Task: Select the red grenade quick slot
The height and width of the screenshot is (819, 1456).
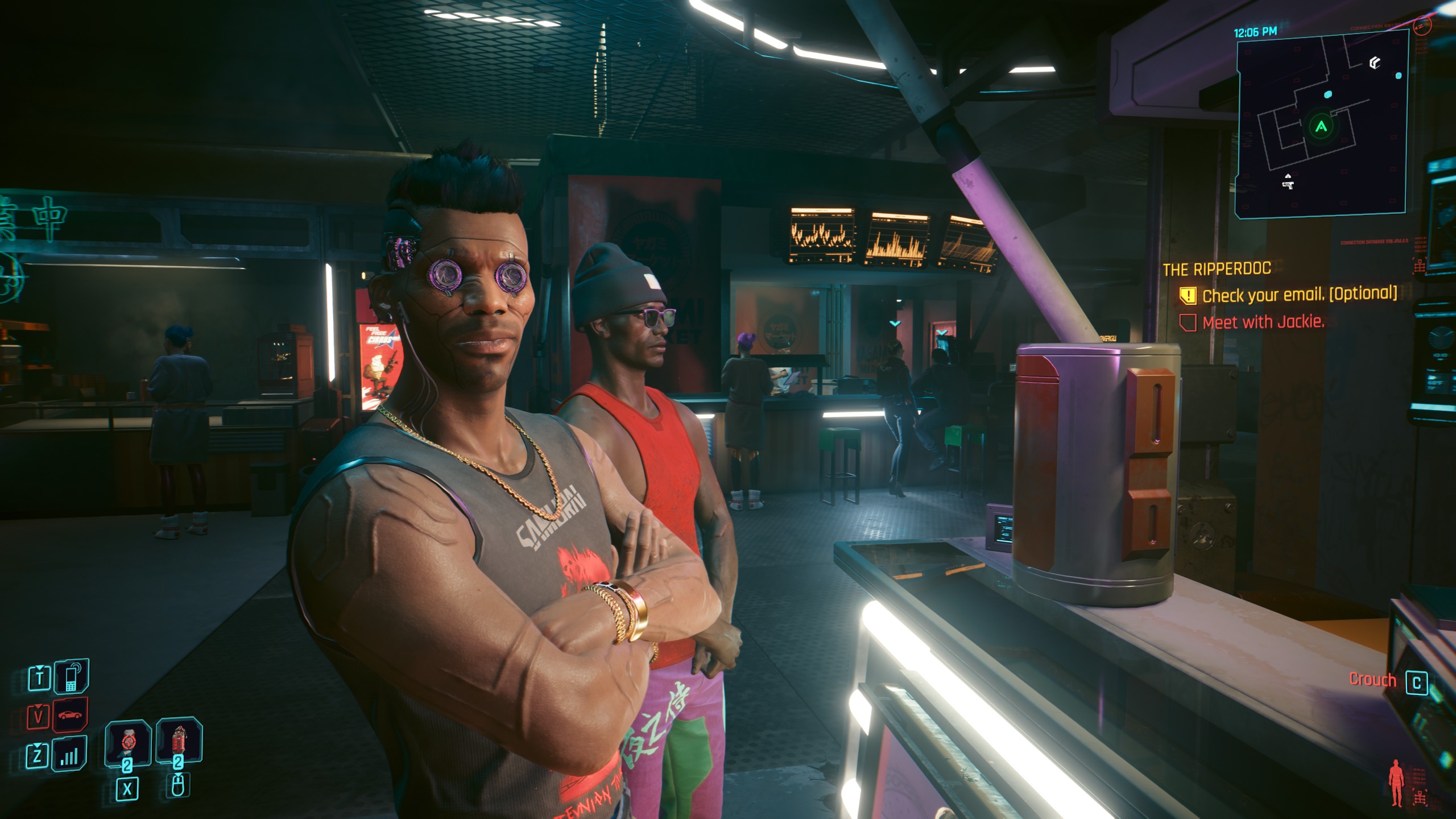Action: [179, 742]
